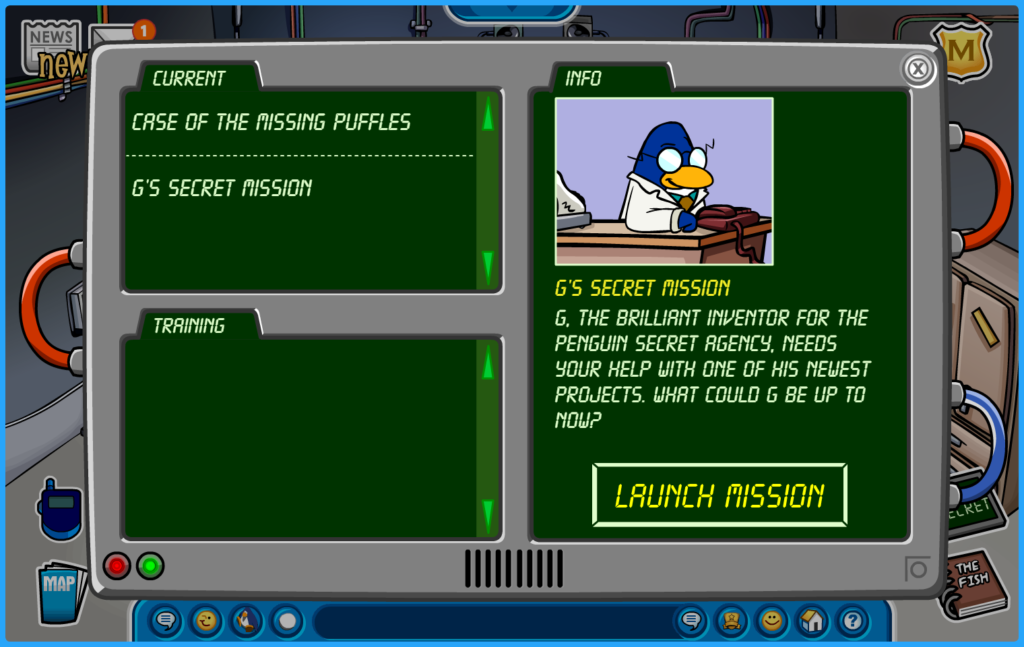This screenshot has width=1024, height=647.
Task: Go to your igloo with the house button
Action: pos(812,621)
